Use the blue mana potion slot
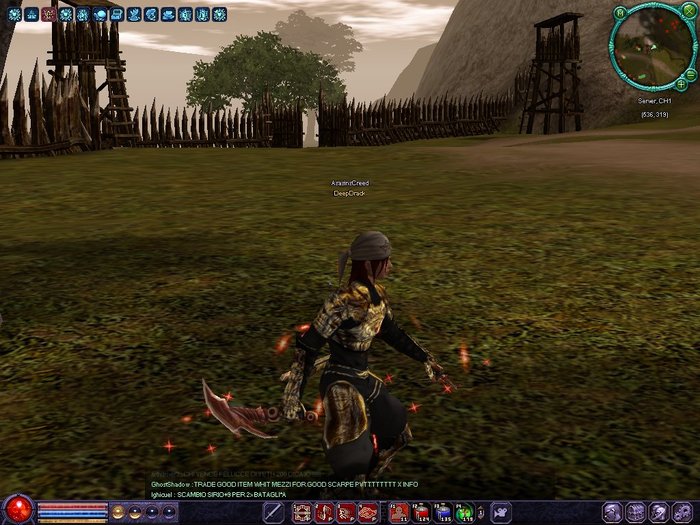Screen dimensions: 700x525 click(443, 513)
